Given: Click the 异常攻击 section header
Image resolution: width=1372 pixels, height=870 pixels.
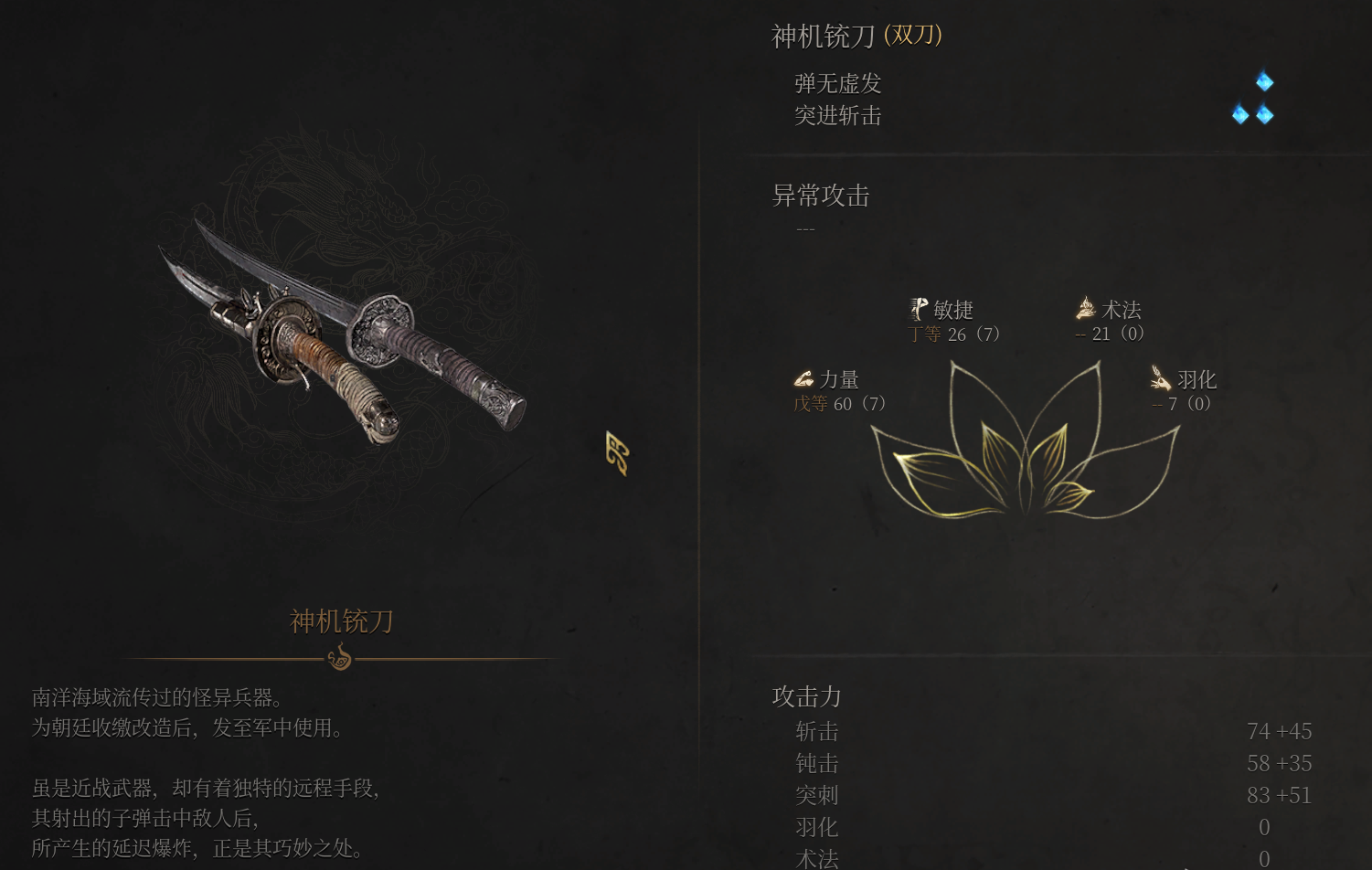Looking at the screenshot, I should click(x=820, y=196).
